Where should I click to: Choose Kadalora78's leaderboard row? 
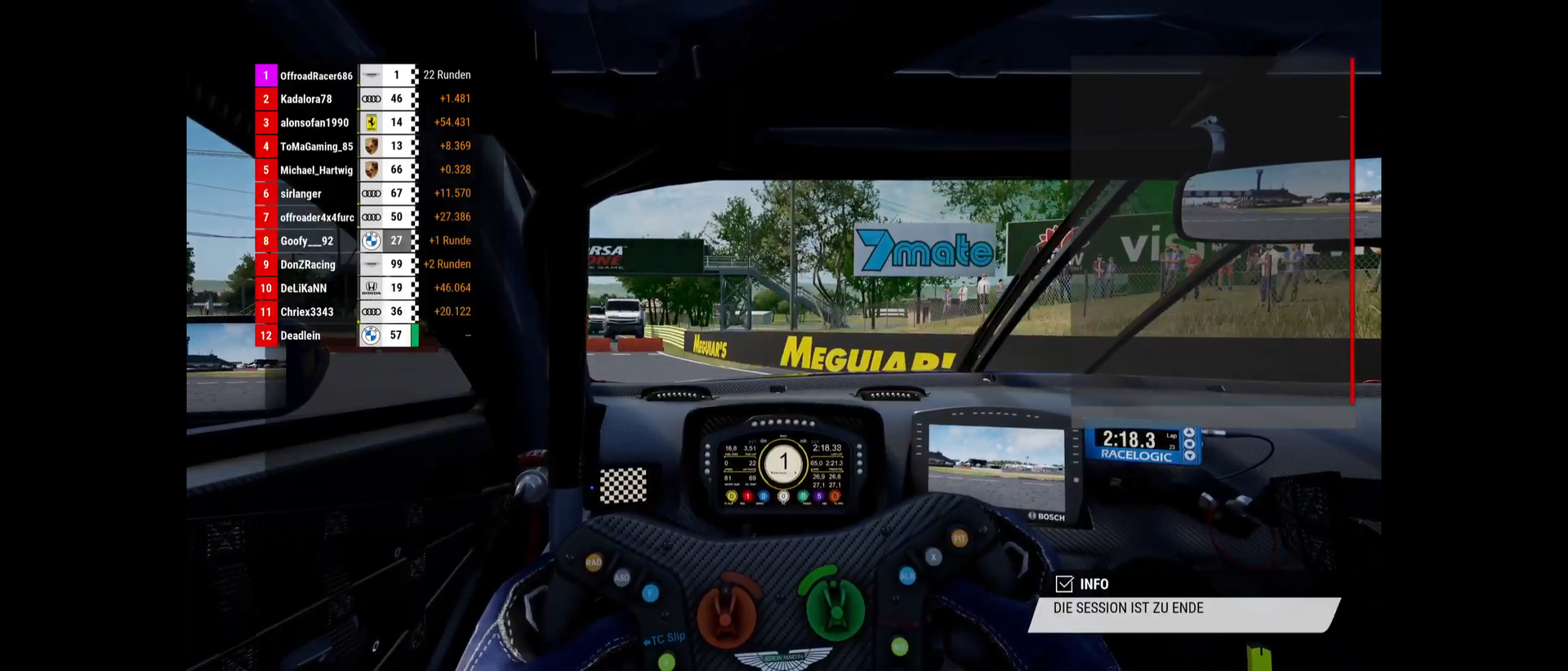pyautogui.click(x=306, y=100)
